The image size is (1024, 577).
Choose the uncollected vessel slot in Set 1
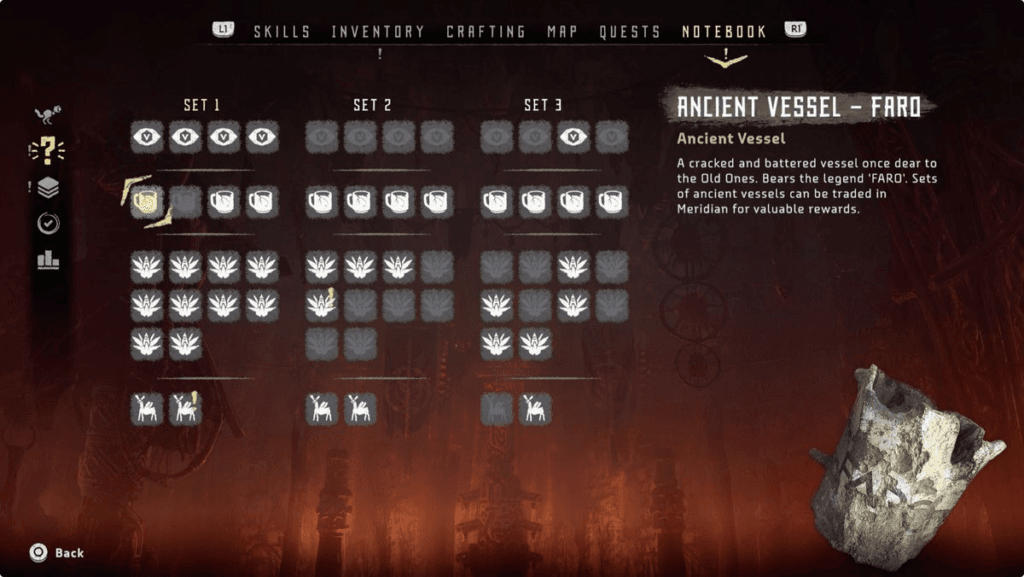(185, 203)
